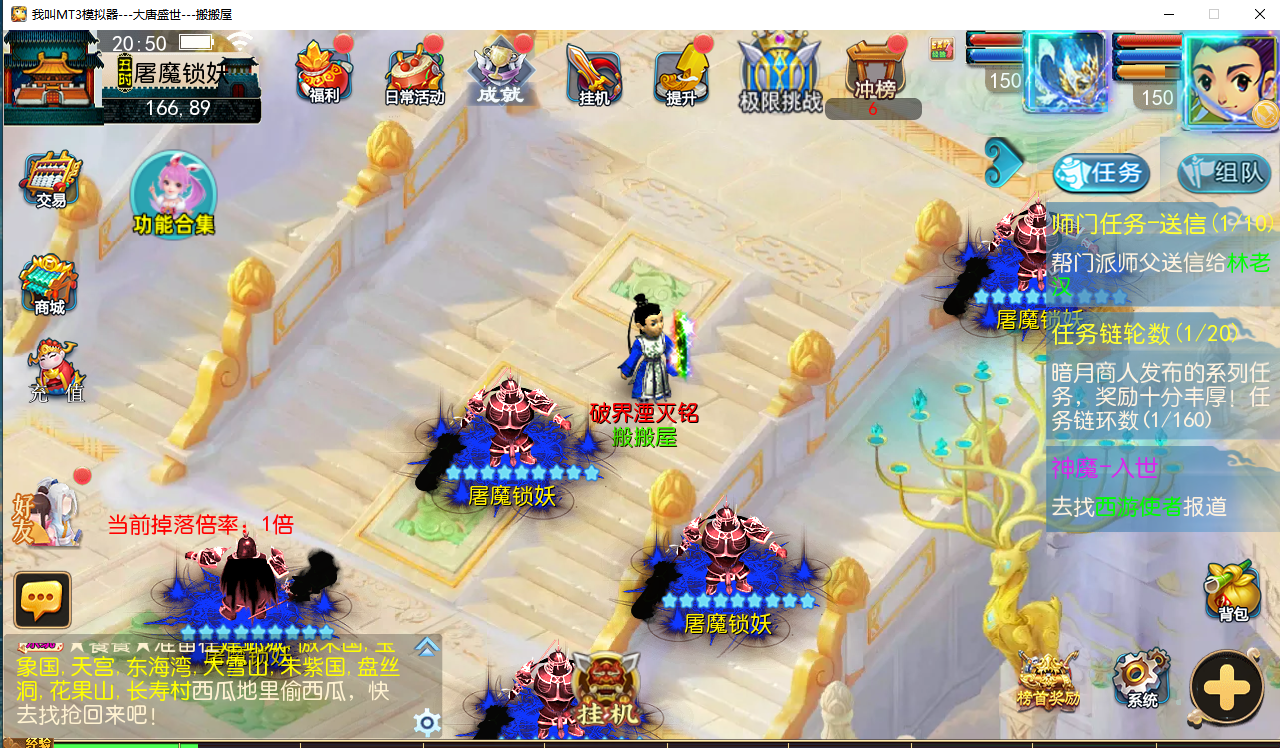The height and width of the screenshot is (748, 1280).
Task: Open the 日常活动 Daily Activities icon
Action: pos(415,70)
